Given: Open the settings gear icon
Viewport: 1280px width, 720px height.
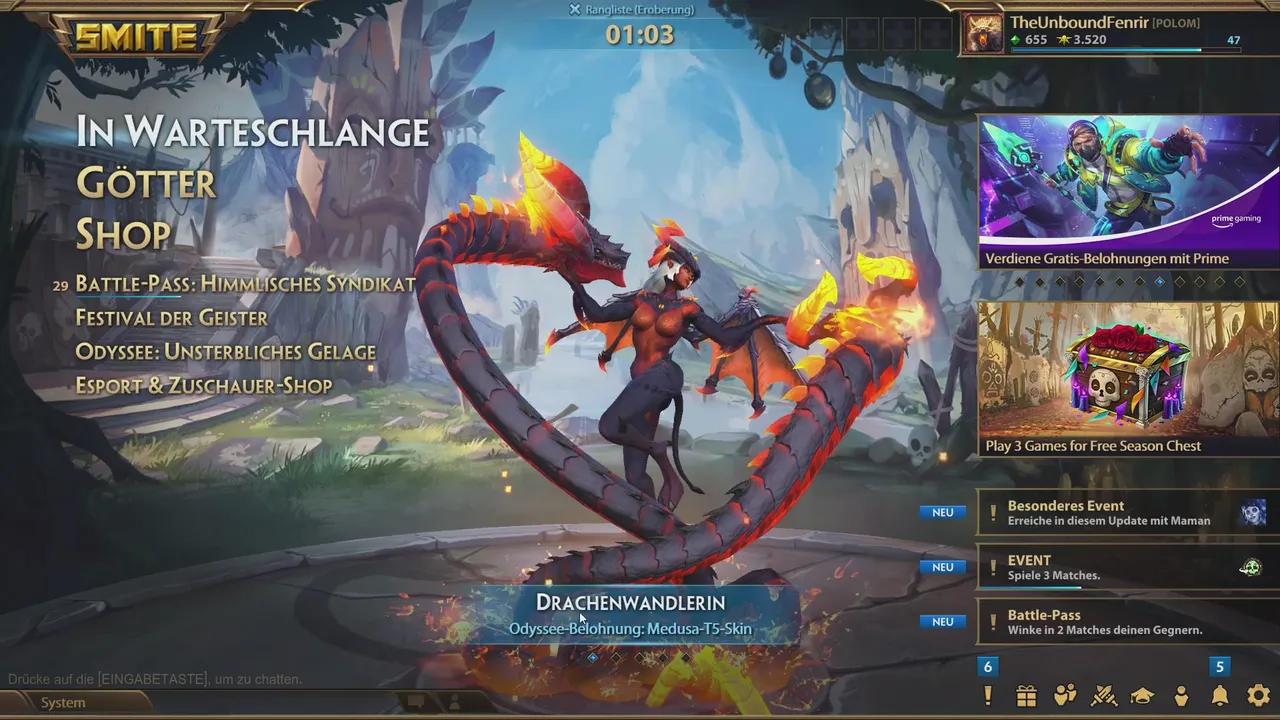Looking at the screenshot, I should coord(1257,695).
